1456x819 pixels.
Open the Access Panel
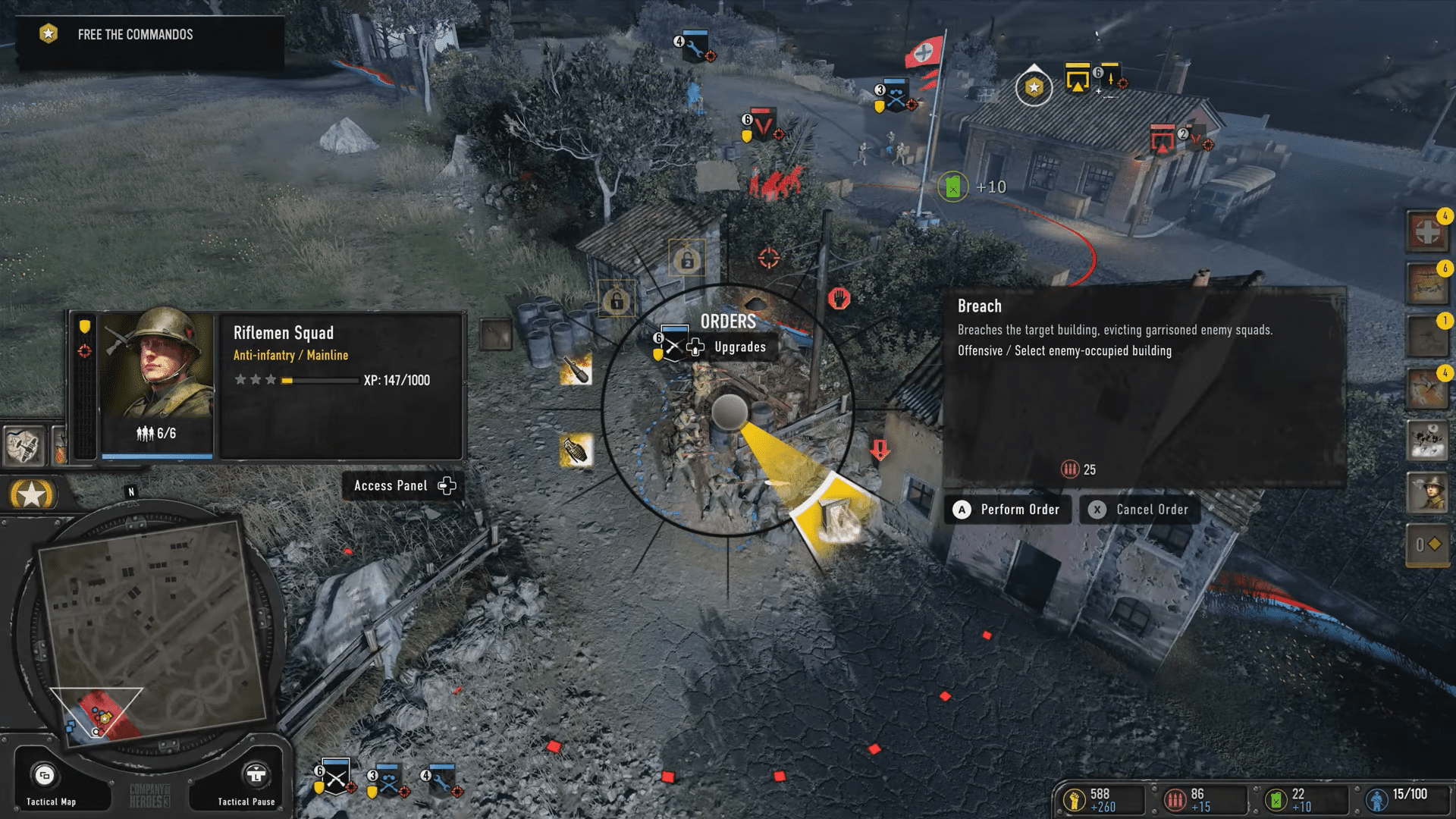(x=403, y=486)
